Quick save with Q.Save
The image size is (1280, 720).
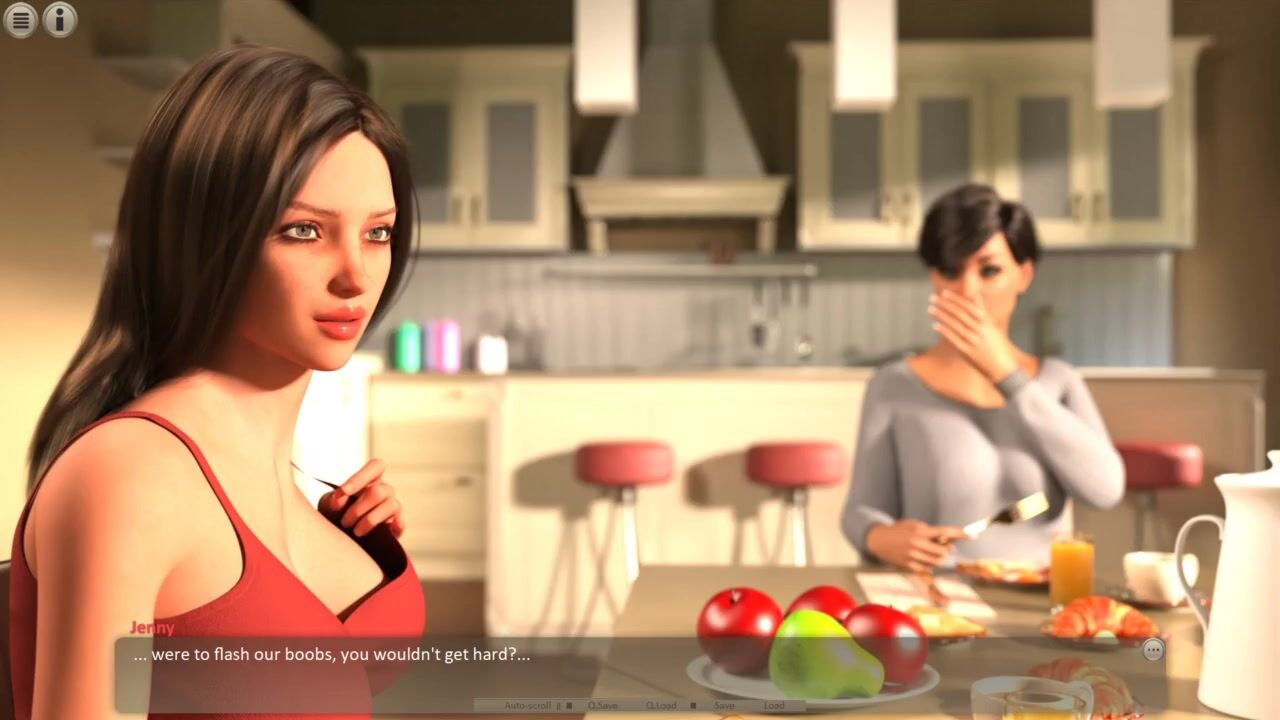pyautogui.click(x=603, y=705)
